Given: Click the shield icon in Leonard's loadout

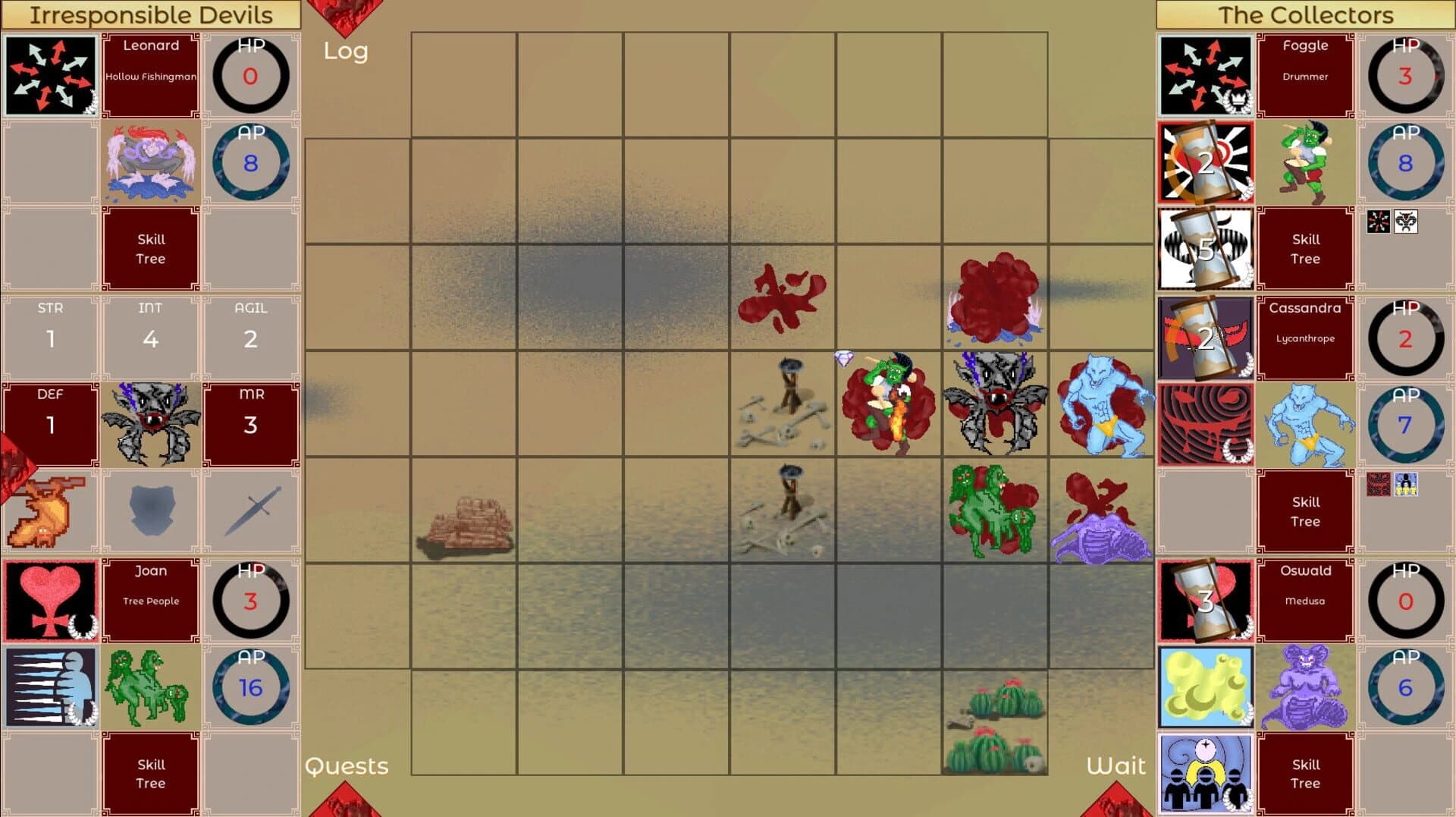Looking at the screenshot, I should pyautogui.click(x=151, y=510).
